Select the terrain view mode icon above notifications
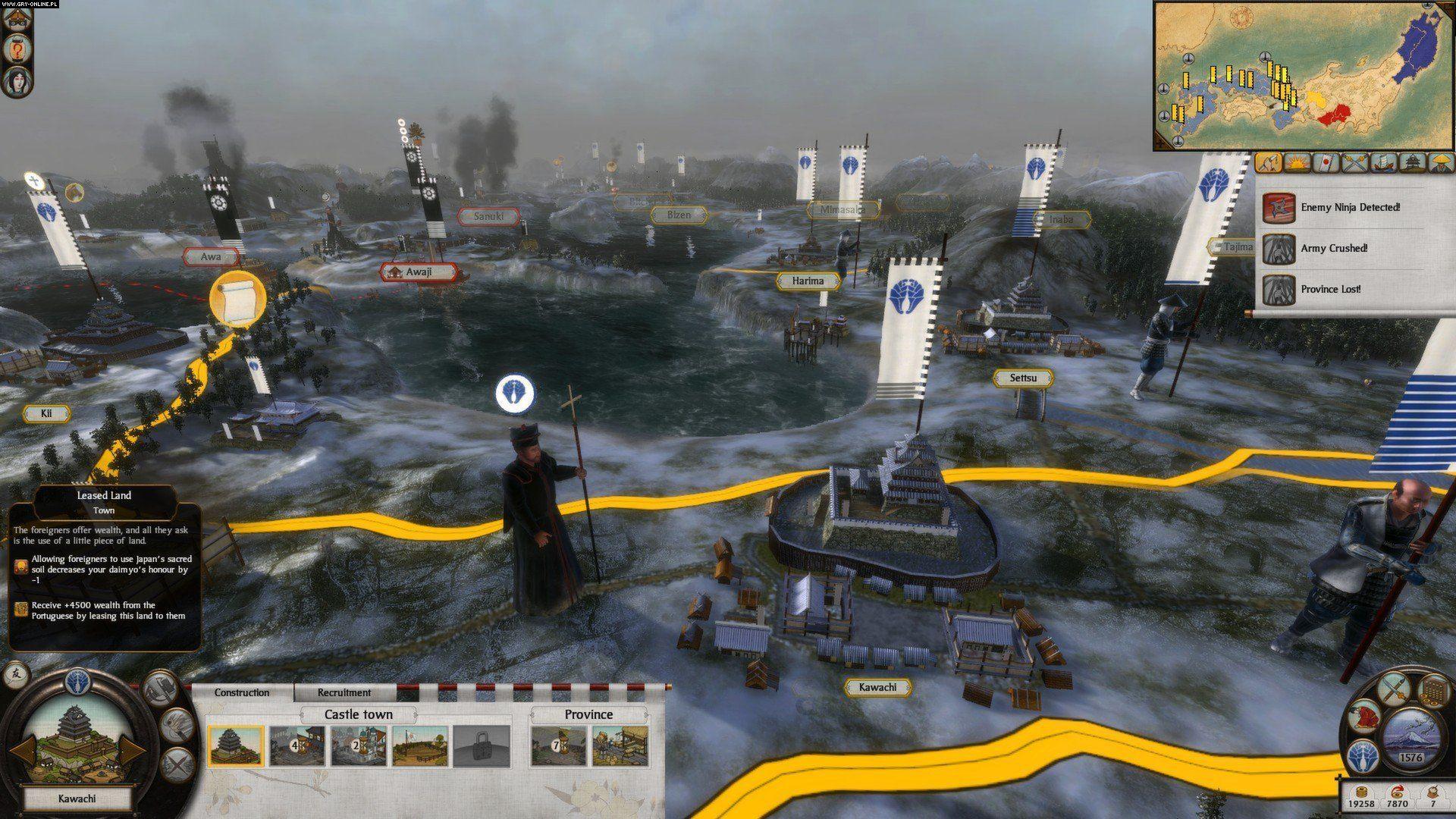This screenshot has height=819, width=1456. coord(1267,162)
